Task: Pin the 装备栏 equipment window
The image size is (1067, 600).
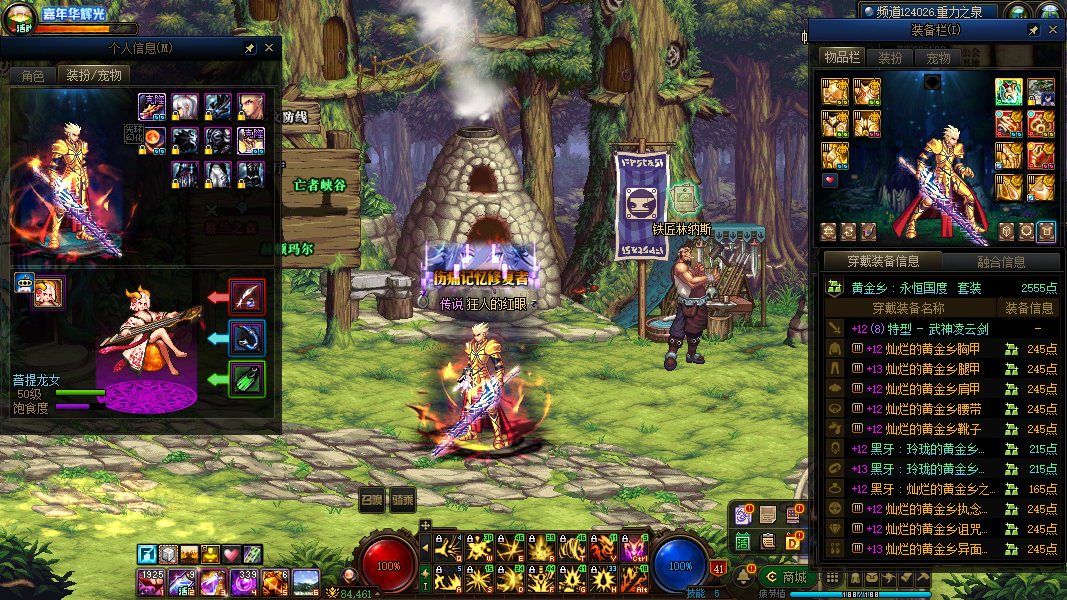Action: pos(1033,31)
